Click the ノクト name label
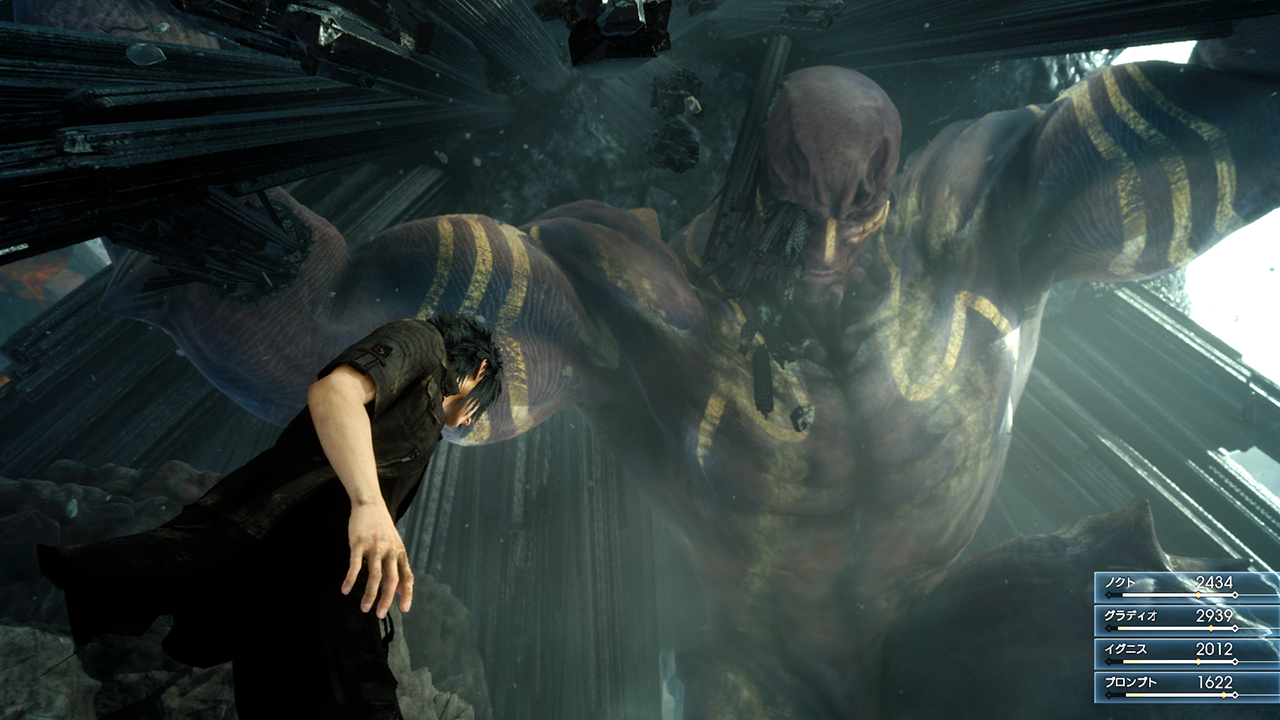 coord(1118,581)
